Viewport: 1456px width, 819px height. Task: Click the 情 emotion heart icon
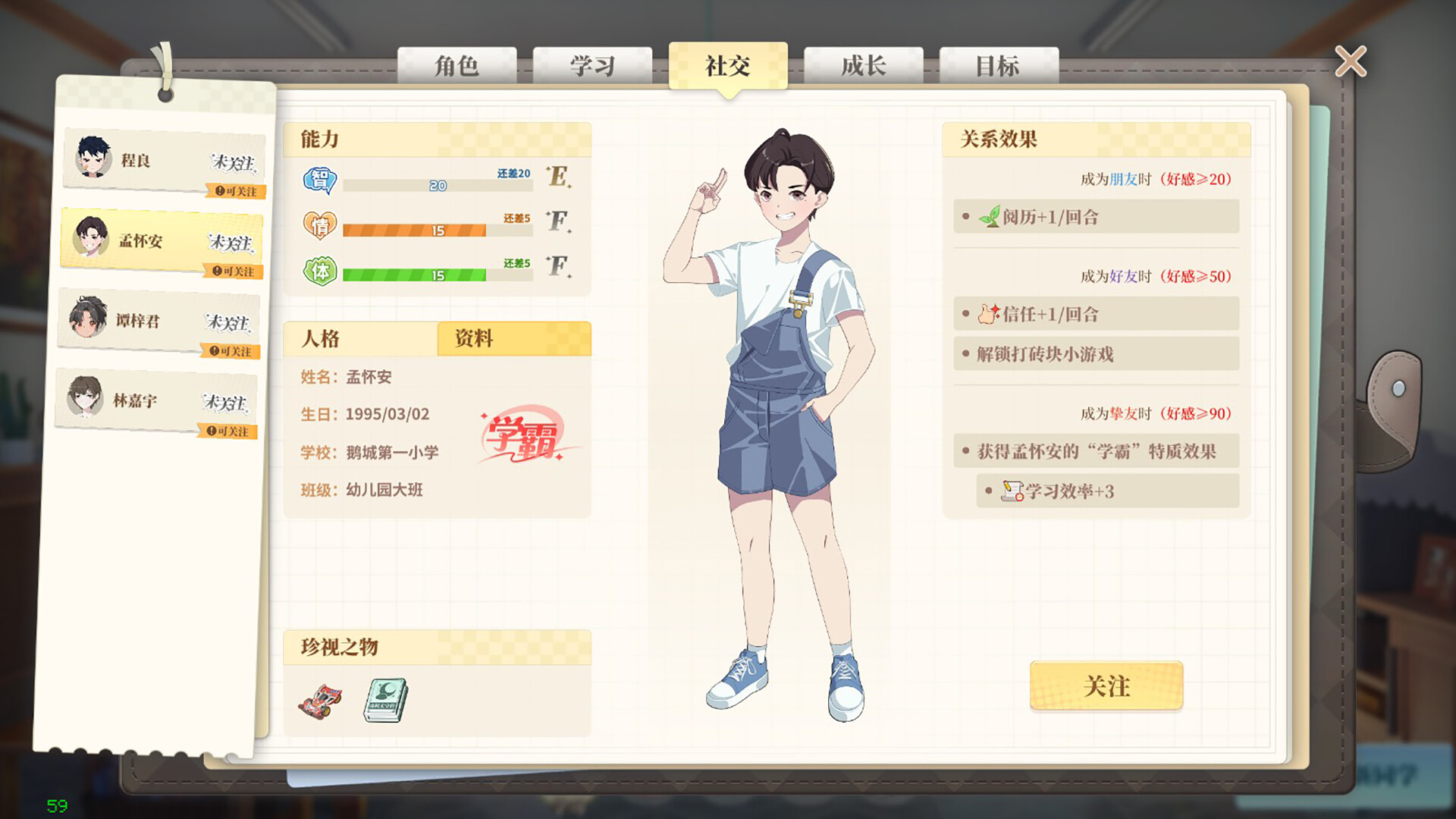pyautogui.click(x=322, y=224)
